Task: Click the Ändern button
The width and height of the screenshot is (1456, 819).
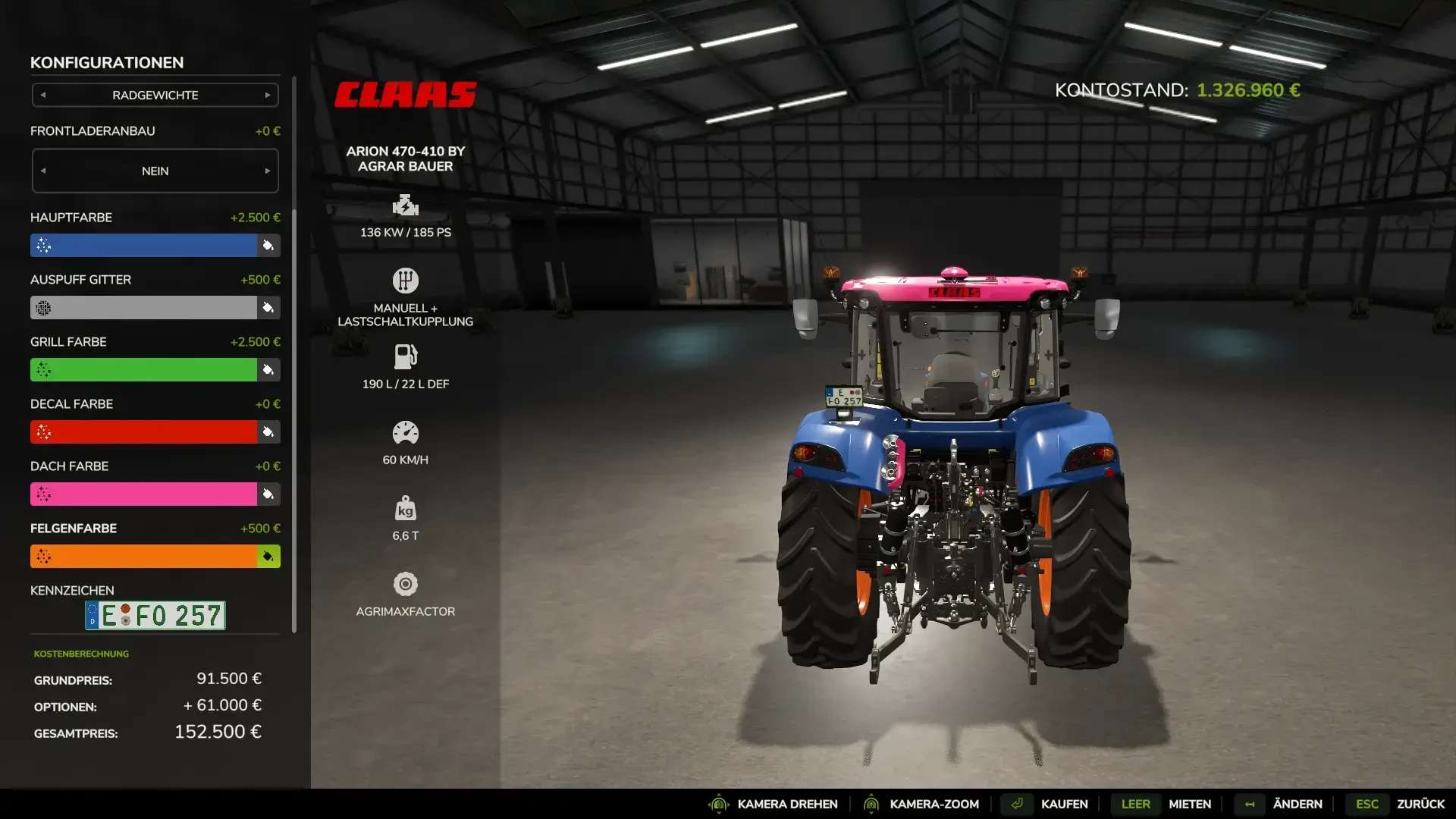Action: click(x=1297, y=804)
